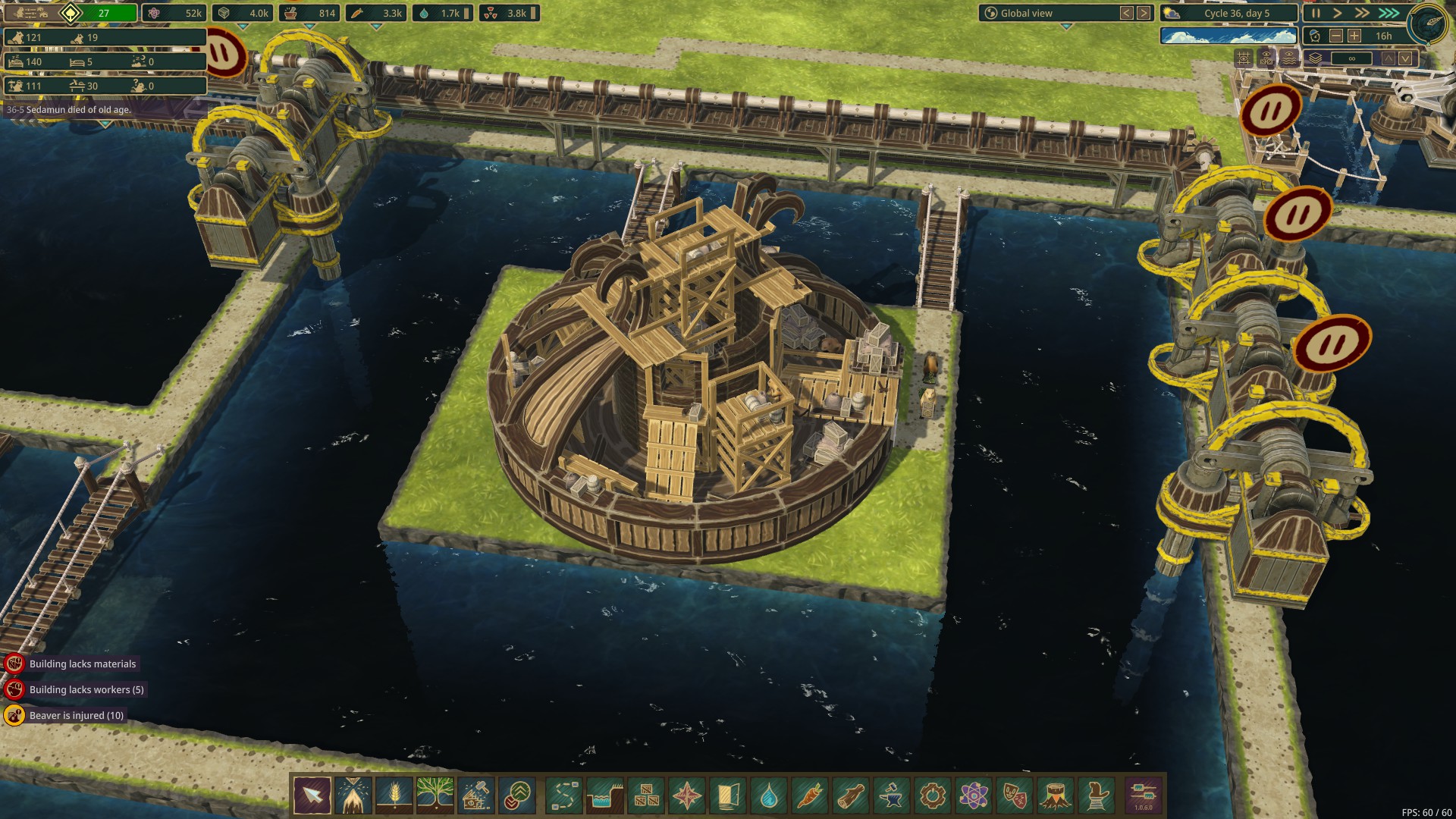The width and height of the screenshot is (1456, 819).
Task: Open the options button showing version 1.0.6.0
Action: (x=1144, y=795)
